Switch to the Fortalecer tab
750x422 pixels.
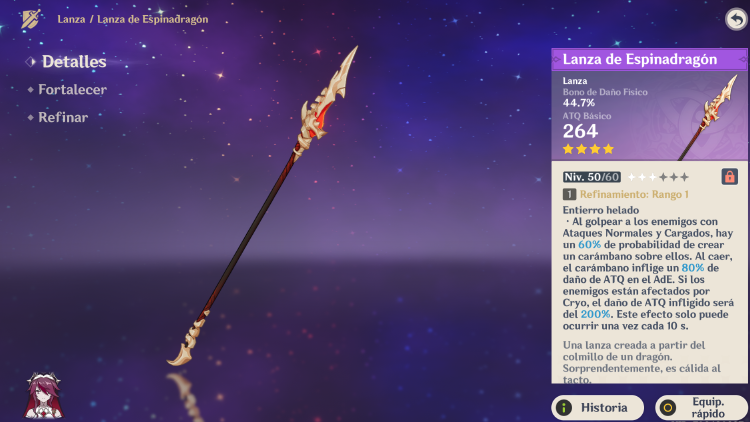pos(72,90)
